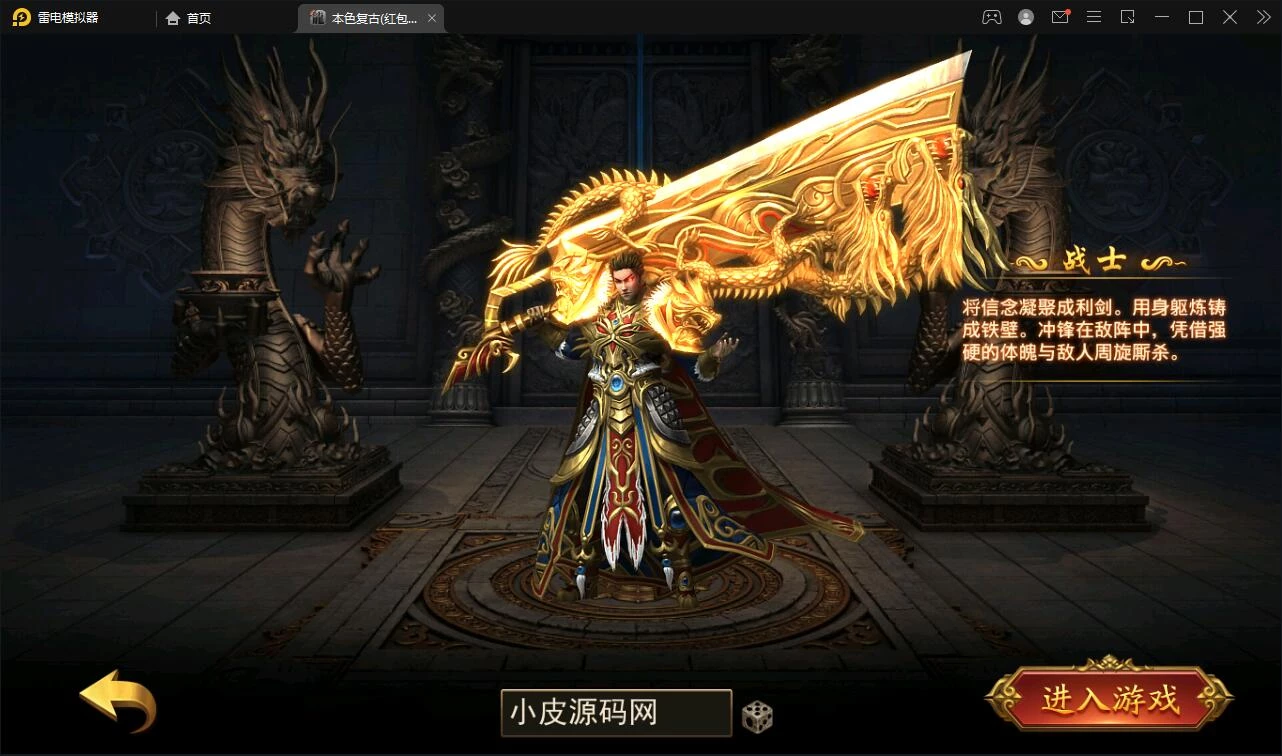Minimize the emulator window
1282x756 pixels.
tap(1162, 17)
